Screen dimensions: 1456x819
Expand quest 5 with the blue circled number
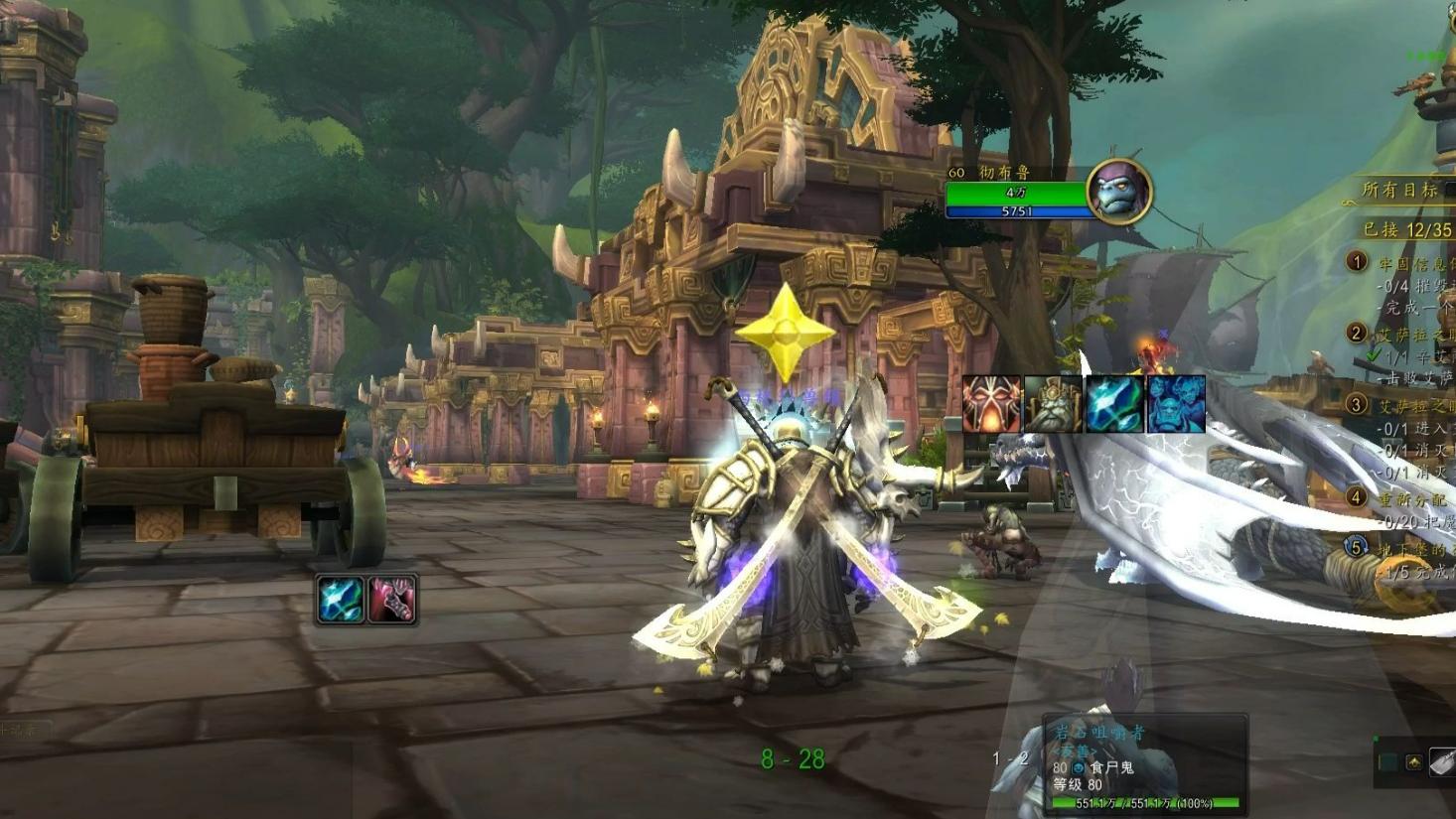click(x=1355, y=546)
